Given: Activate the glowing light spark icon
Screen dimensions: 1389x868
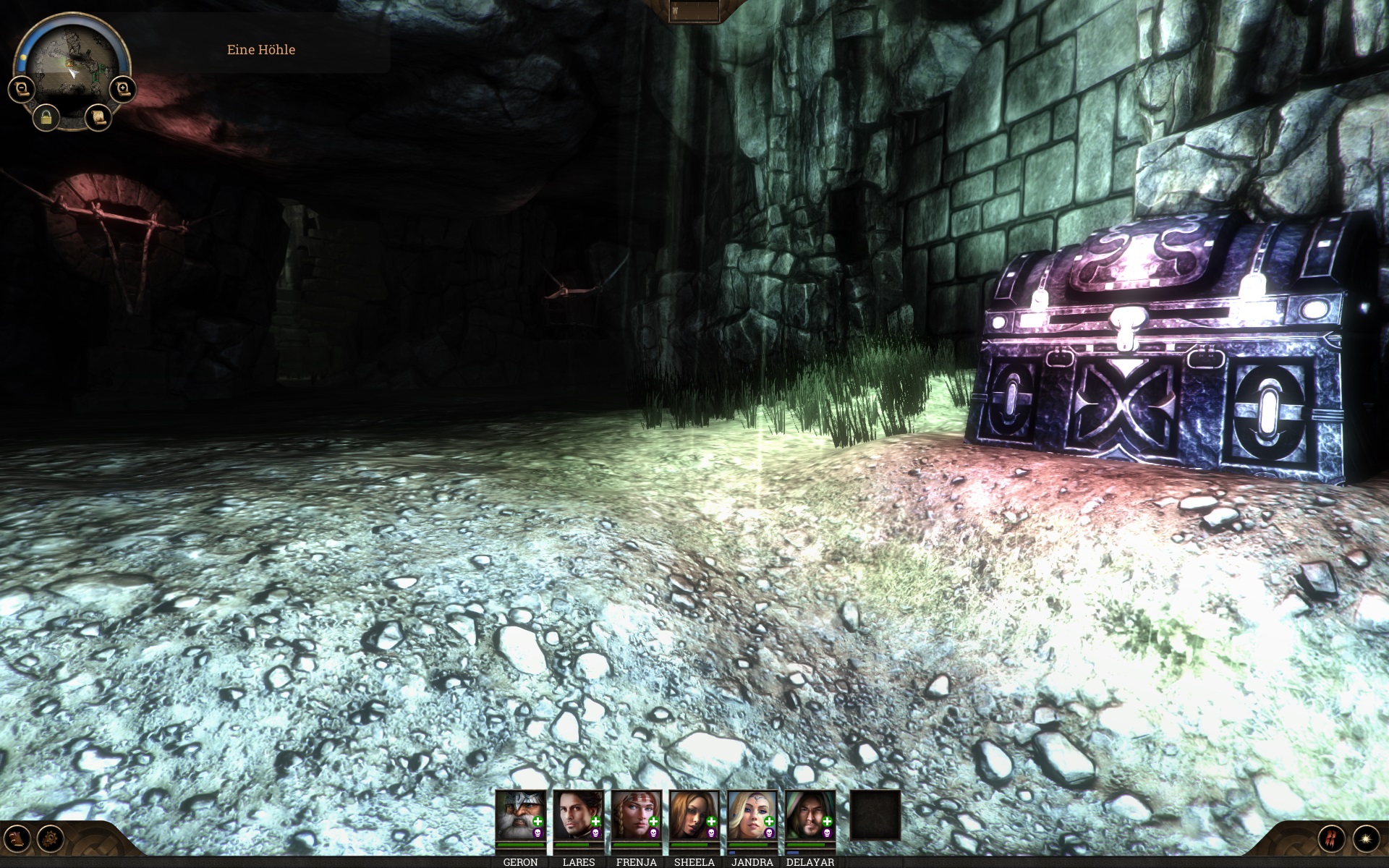Looking at the screenshot, I should click(x=1366, y=839).
